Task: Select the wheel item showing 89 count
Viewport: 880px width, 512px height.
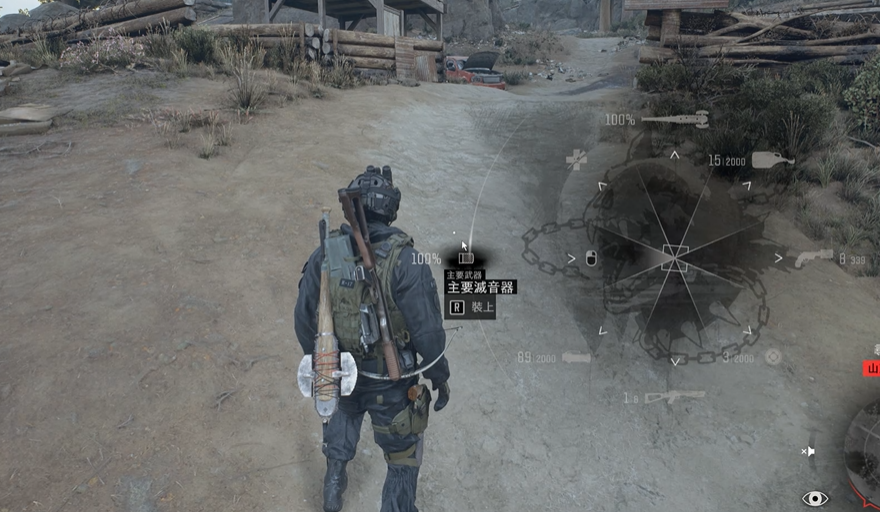Action: pyautogui.click(x=576, y=357)
